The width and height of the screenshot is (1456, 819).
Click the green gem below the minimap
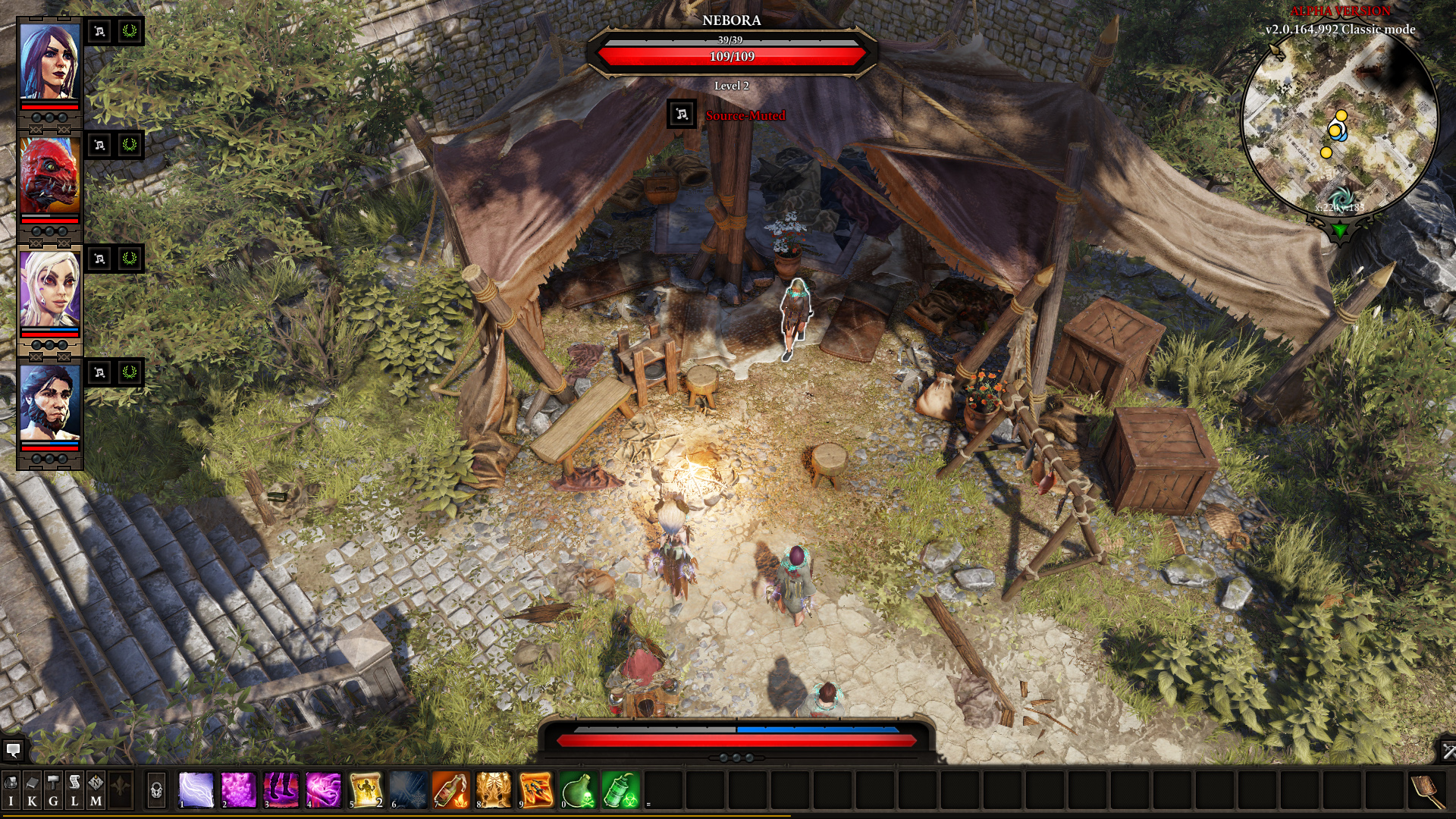1339,230
